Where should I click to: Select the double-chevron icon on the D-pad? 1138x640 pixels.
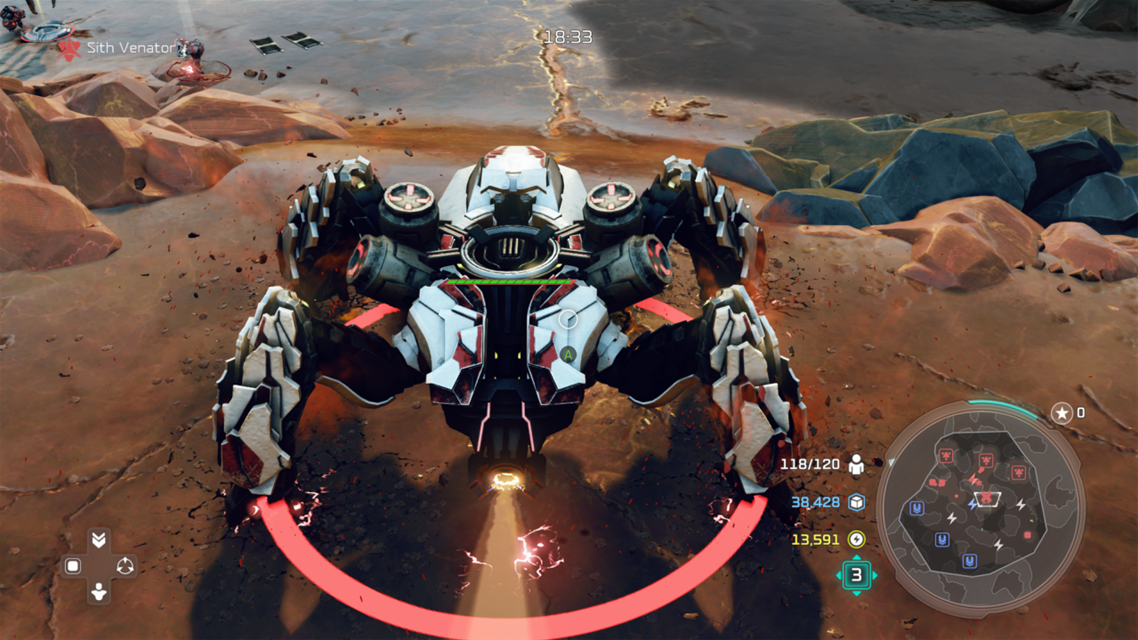coord(99,540)
